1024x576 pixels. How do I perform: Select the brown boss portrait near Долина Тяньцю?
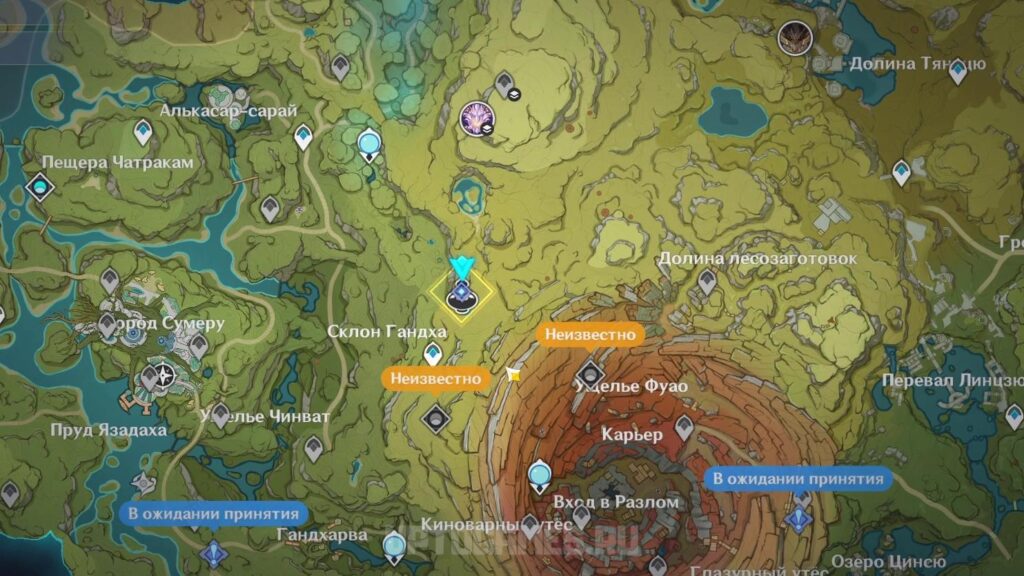click(794, 38)
